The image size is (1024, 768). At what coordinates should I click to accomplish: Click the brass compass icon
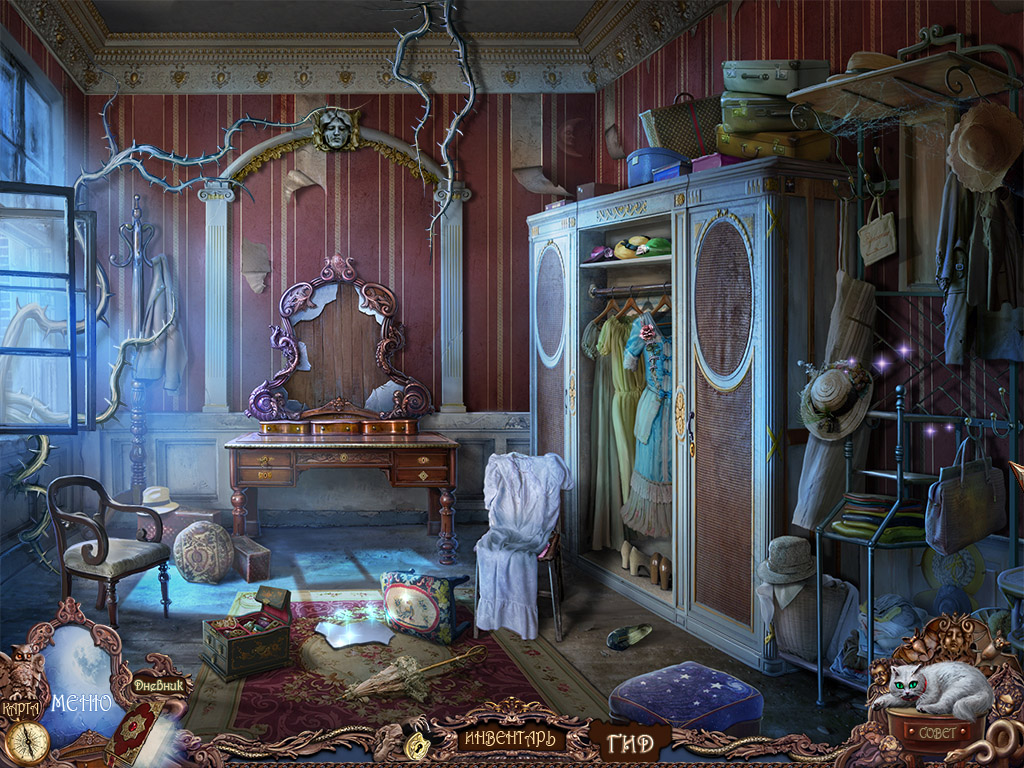tap(27, 742)
